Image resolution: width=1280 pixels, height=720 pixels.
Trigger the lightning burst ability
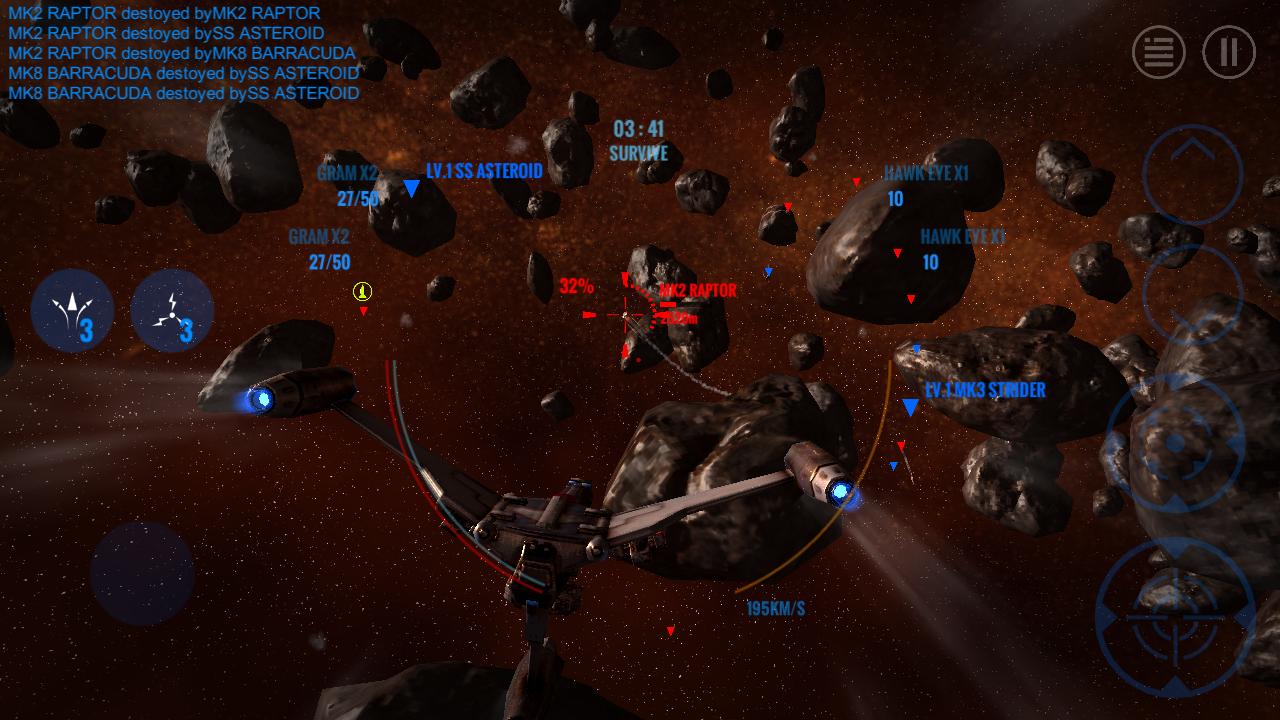(172, 311)
